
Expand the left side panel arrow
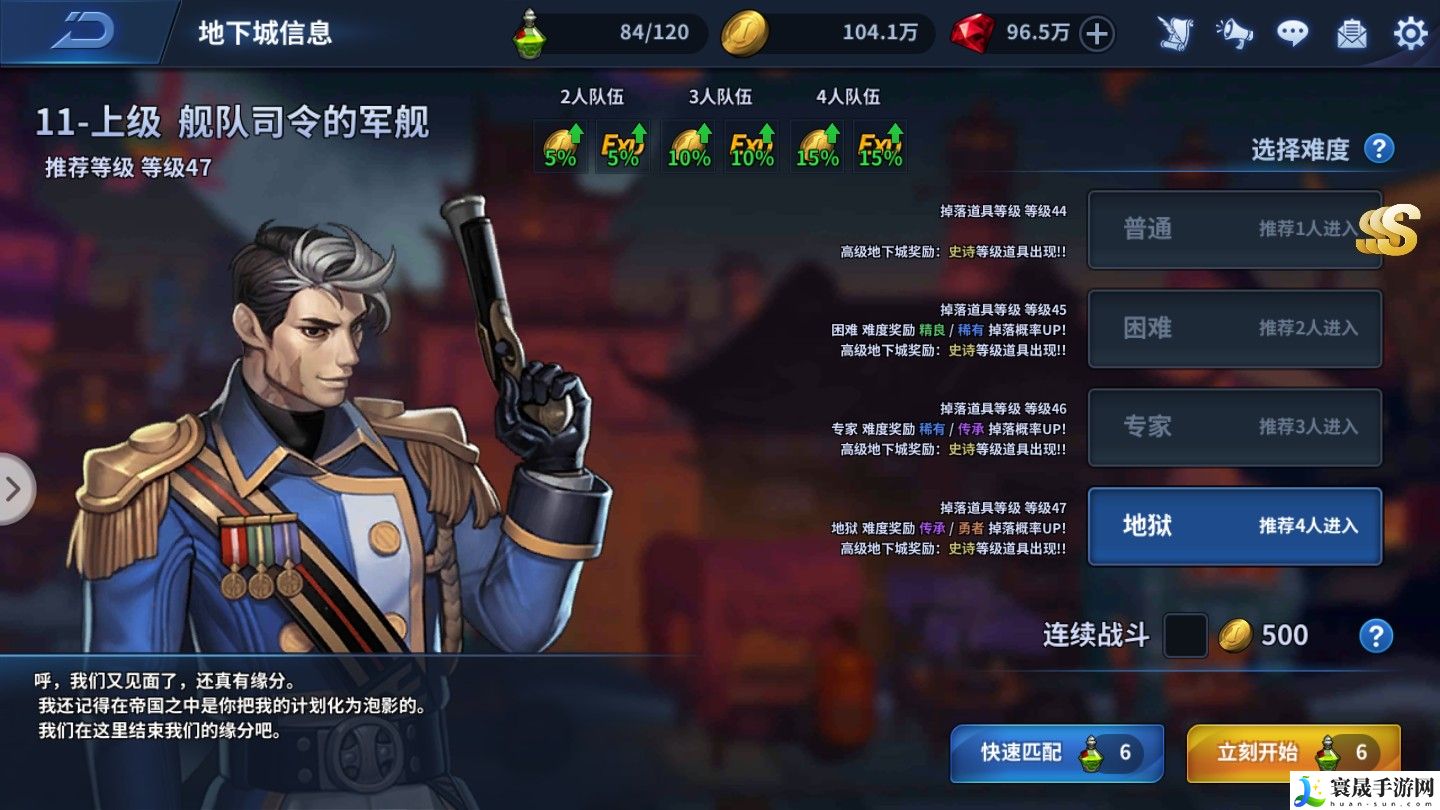click(x=14, y=489)
